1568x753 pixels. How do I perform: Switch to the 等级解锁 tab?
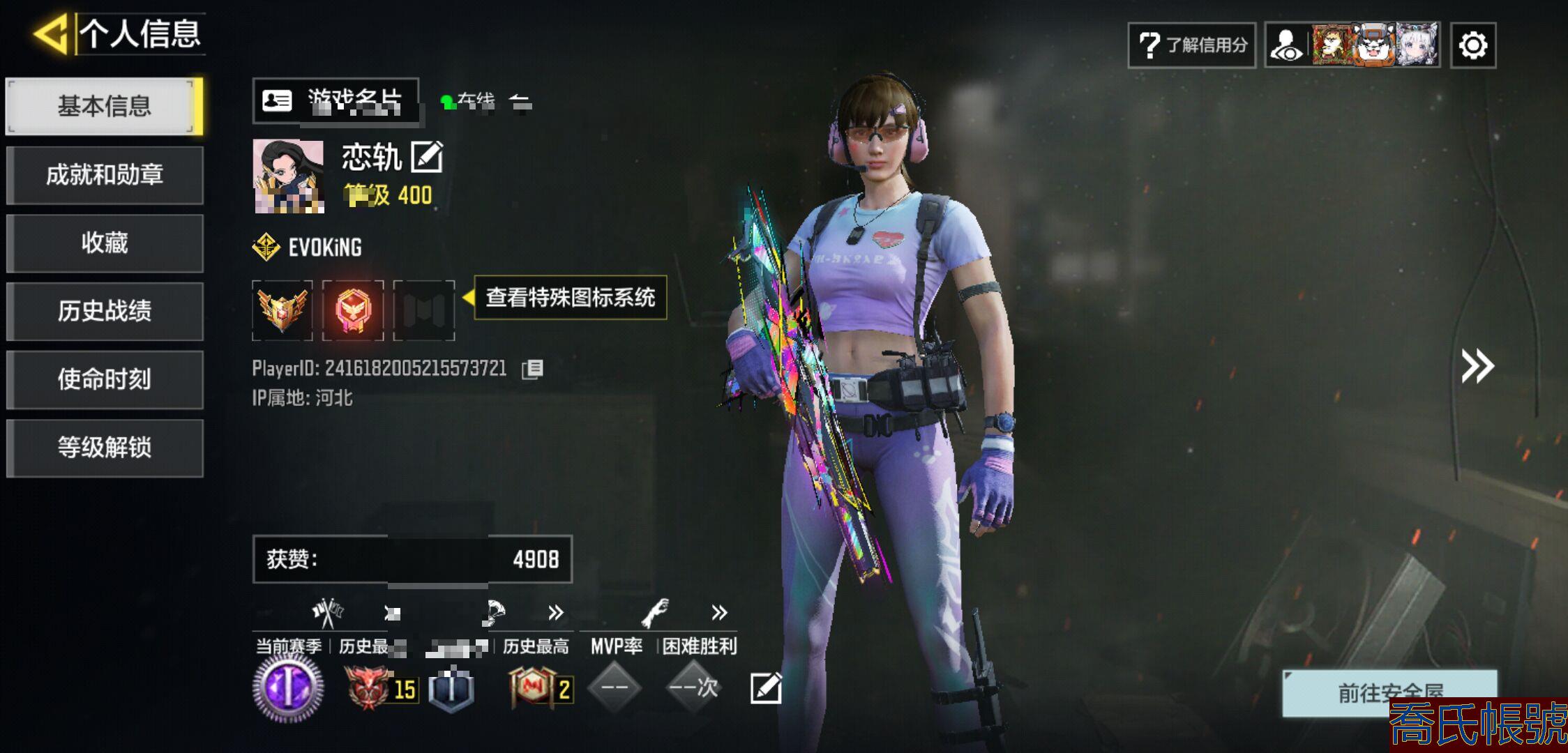pyautogui.click(x=104, y=448)
